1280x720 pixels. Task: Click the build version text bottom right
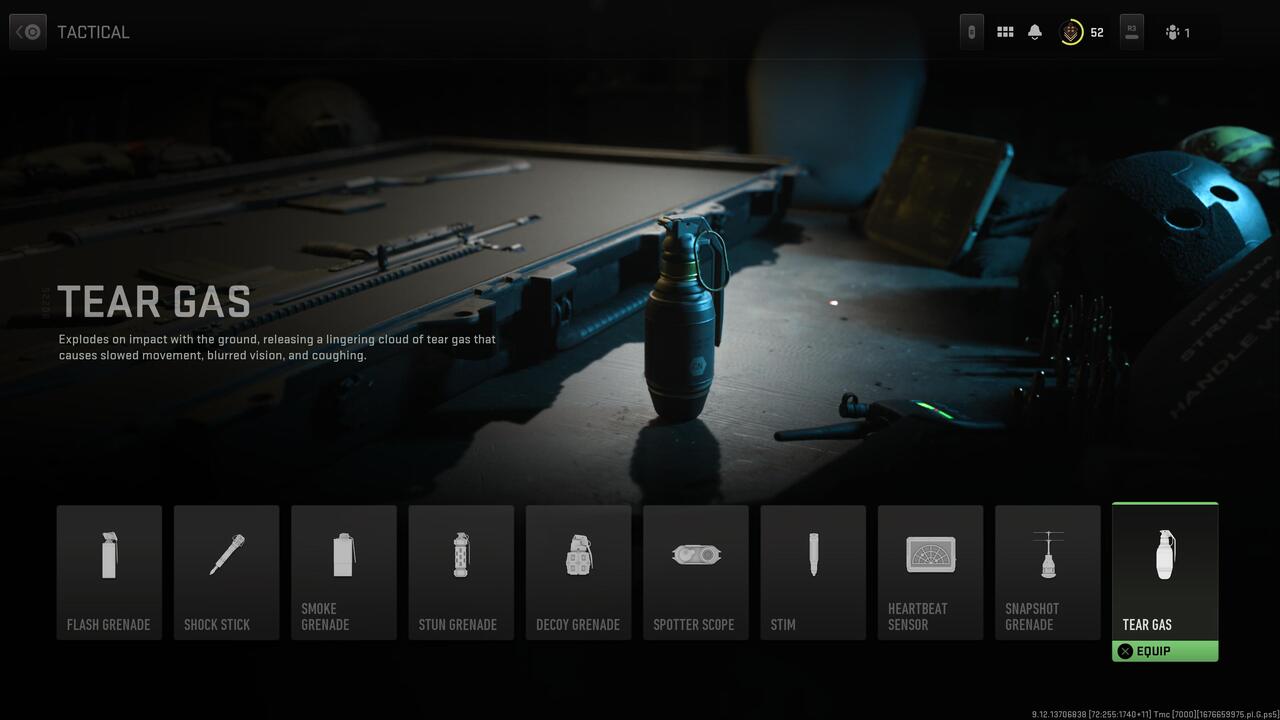click(x=1140, y=714)
